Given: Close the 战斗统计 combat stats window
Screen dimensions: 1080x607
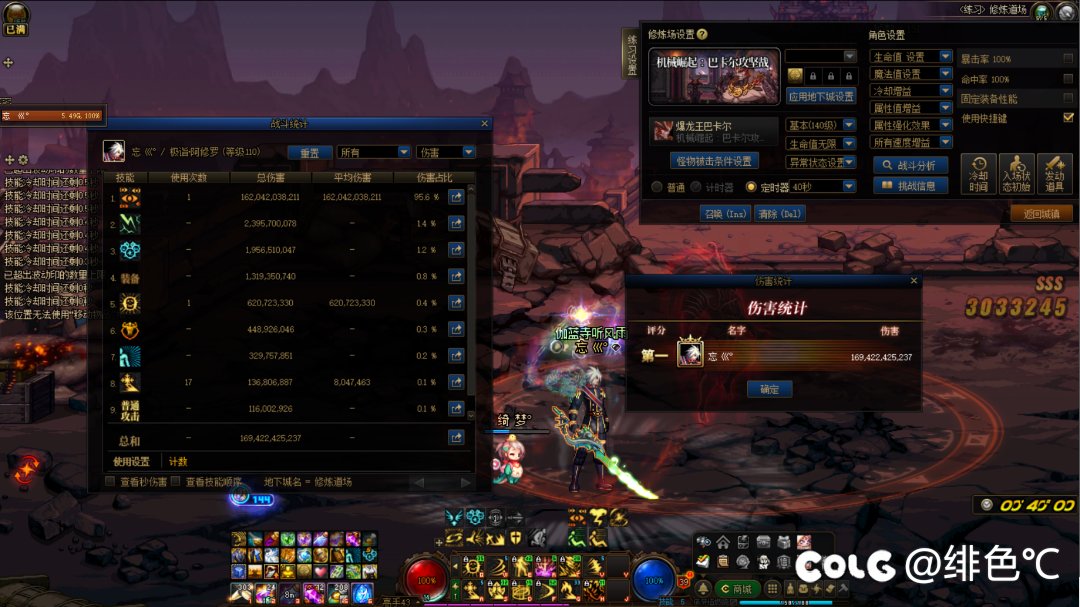Looking at the screenshot, I should [485, 124].
